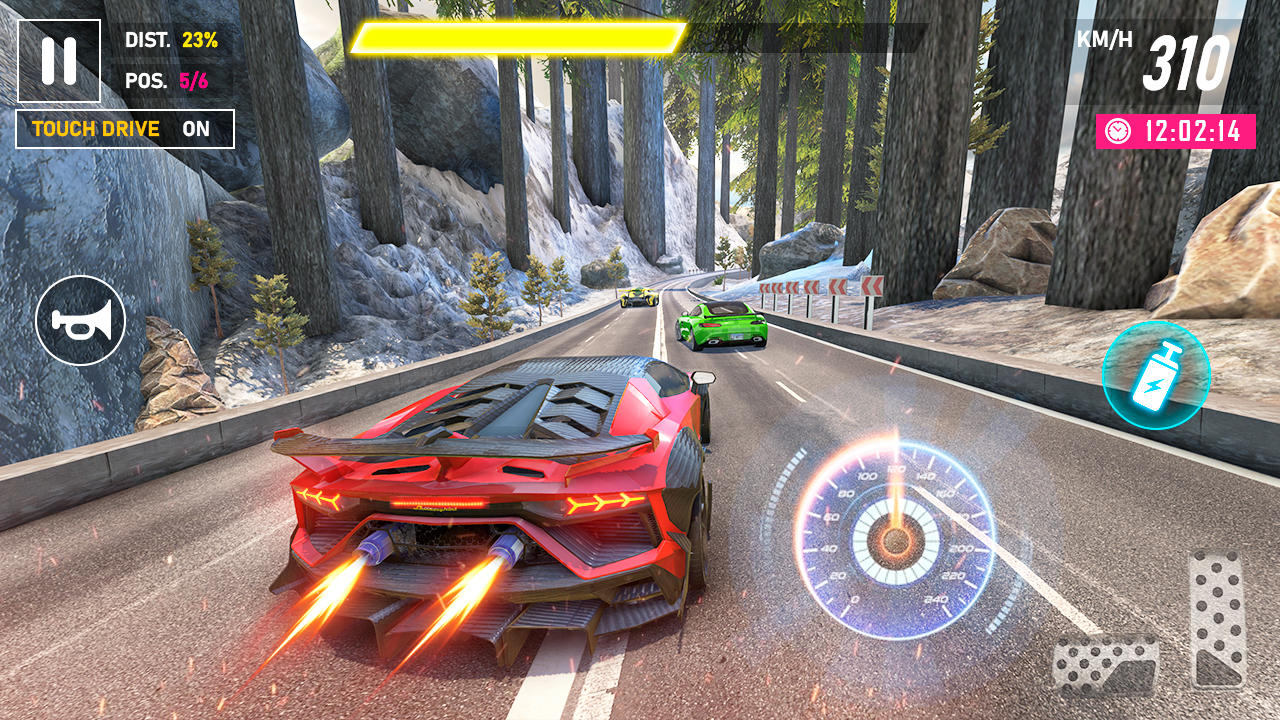The width and height of the screenshot is (1280, 720).
Task: Honk the horn button
Action: point(80,321)
